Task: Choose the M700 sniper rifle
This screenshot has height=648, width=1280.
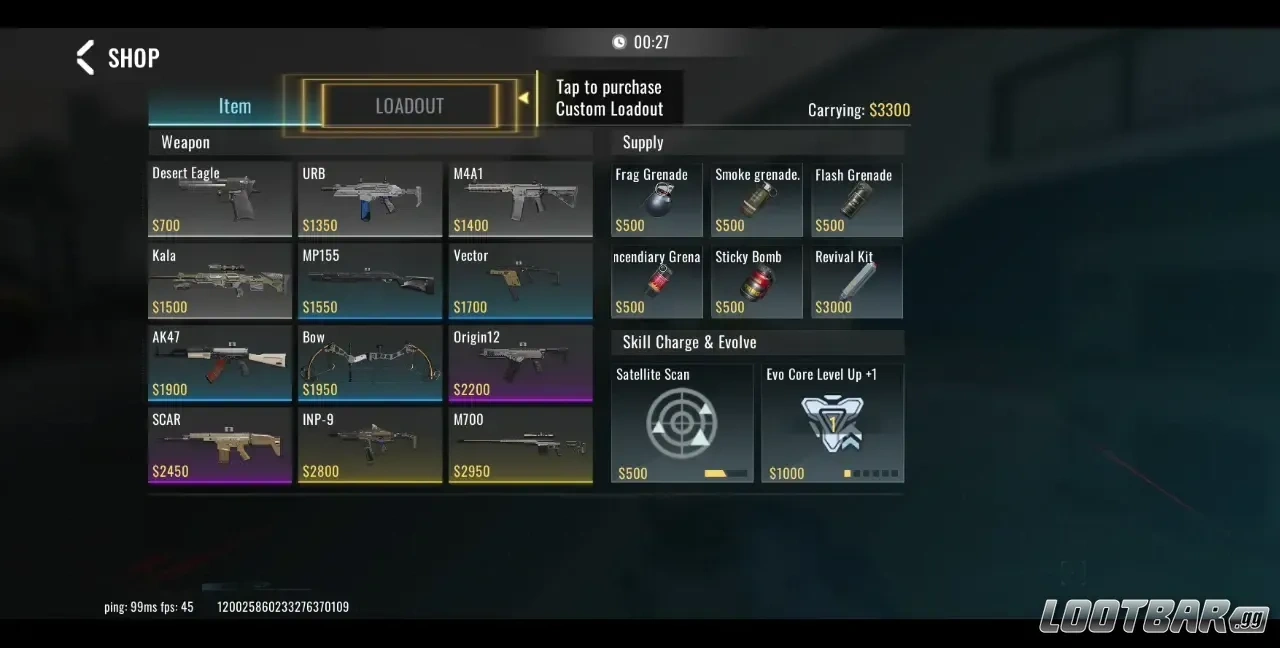Action: click(x=520, y=446)
